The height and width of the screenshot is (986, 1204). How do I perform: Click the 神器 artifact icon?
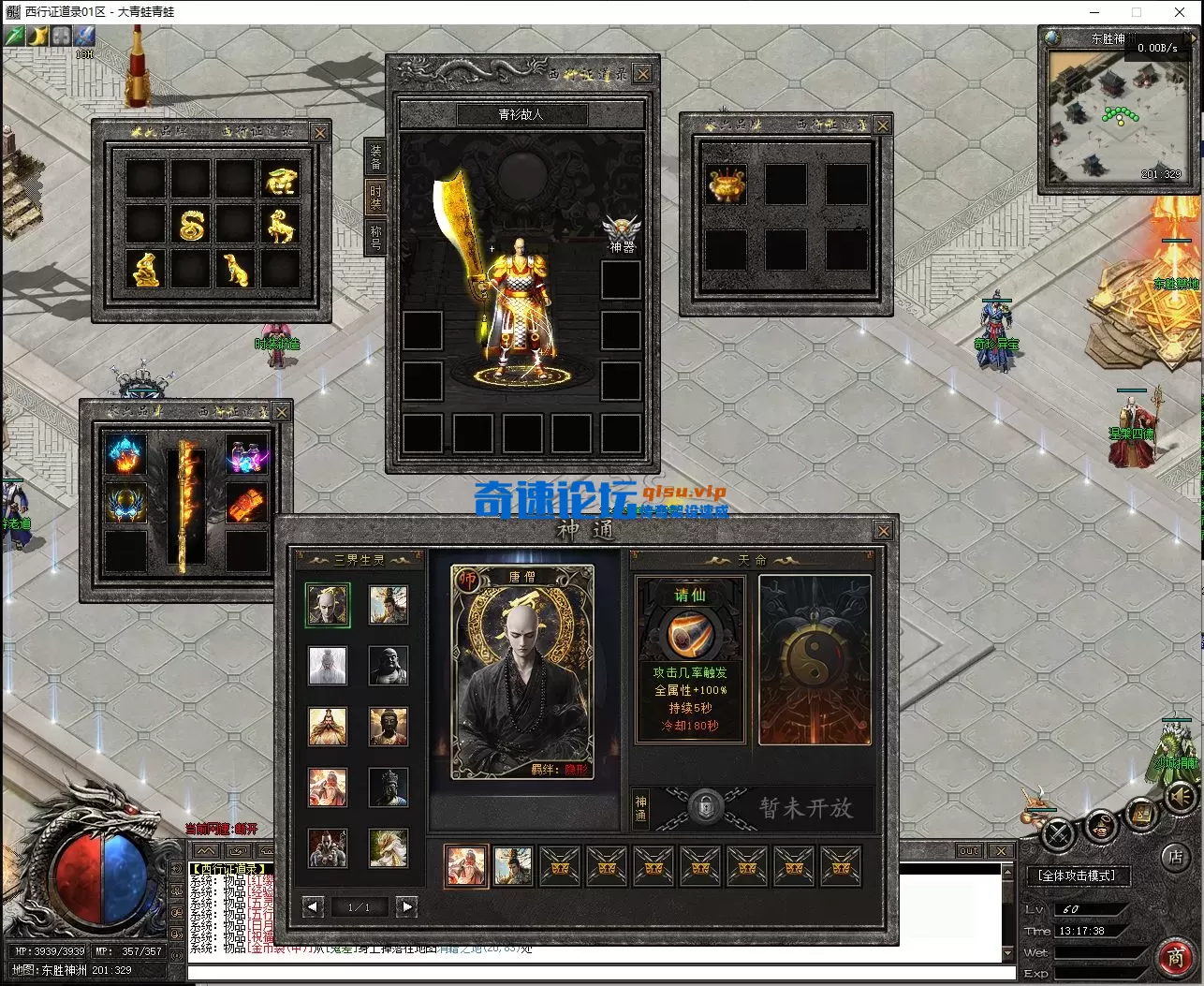(x=622, y=231)
